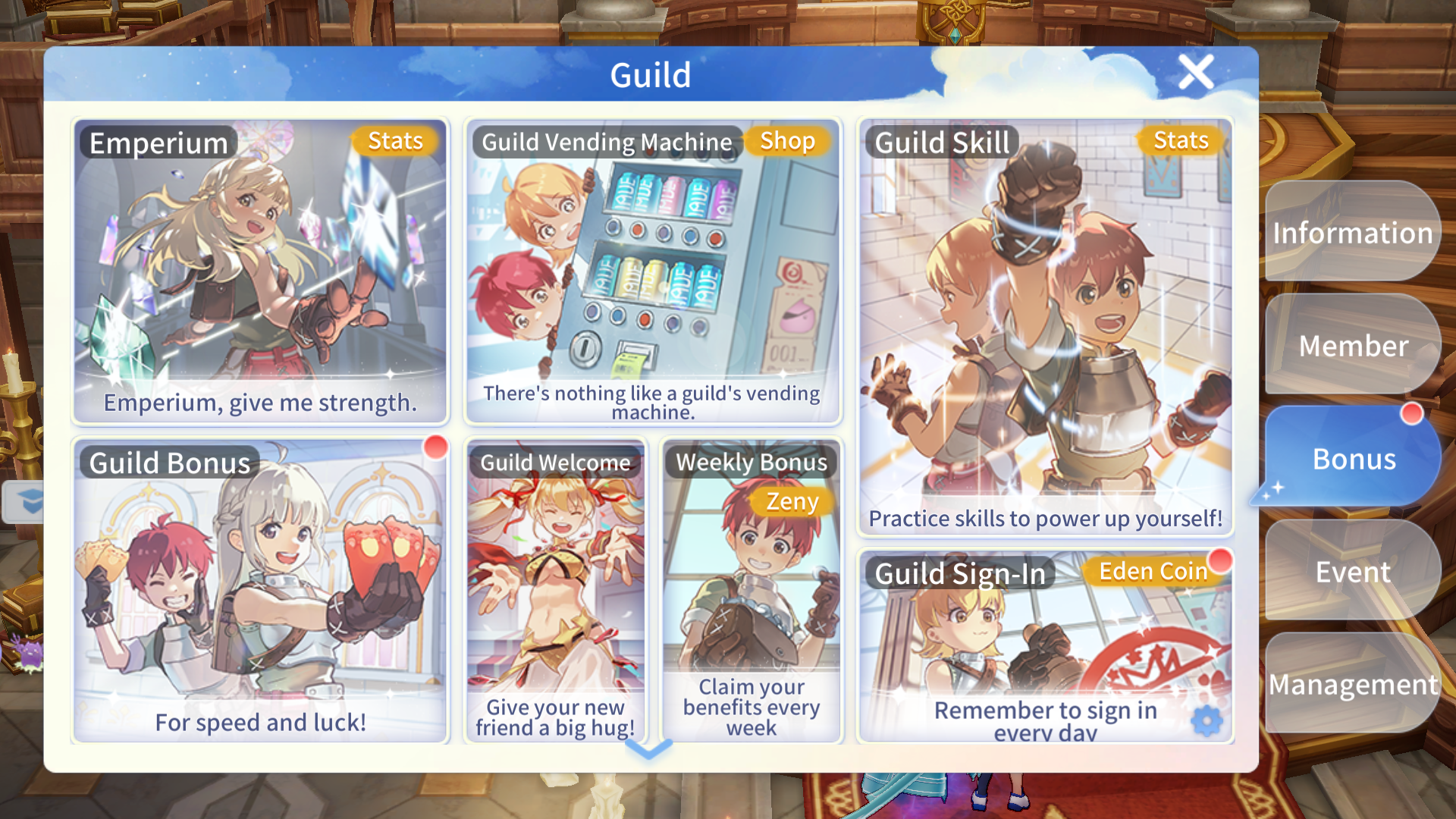Open the Guild Vending Machine shop
Viewport: 1456px width, 819px height.
653,271
